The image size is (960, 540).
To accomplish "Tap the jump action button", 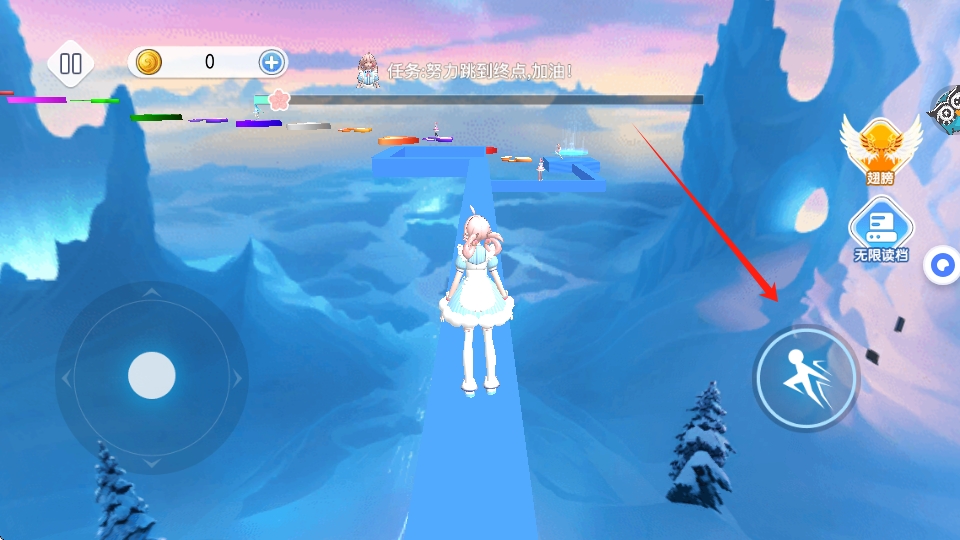I will pyautogui.click(x=806, y=378).
